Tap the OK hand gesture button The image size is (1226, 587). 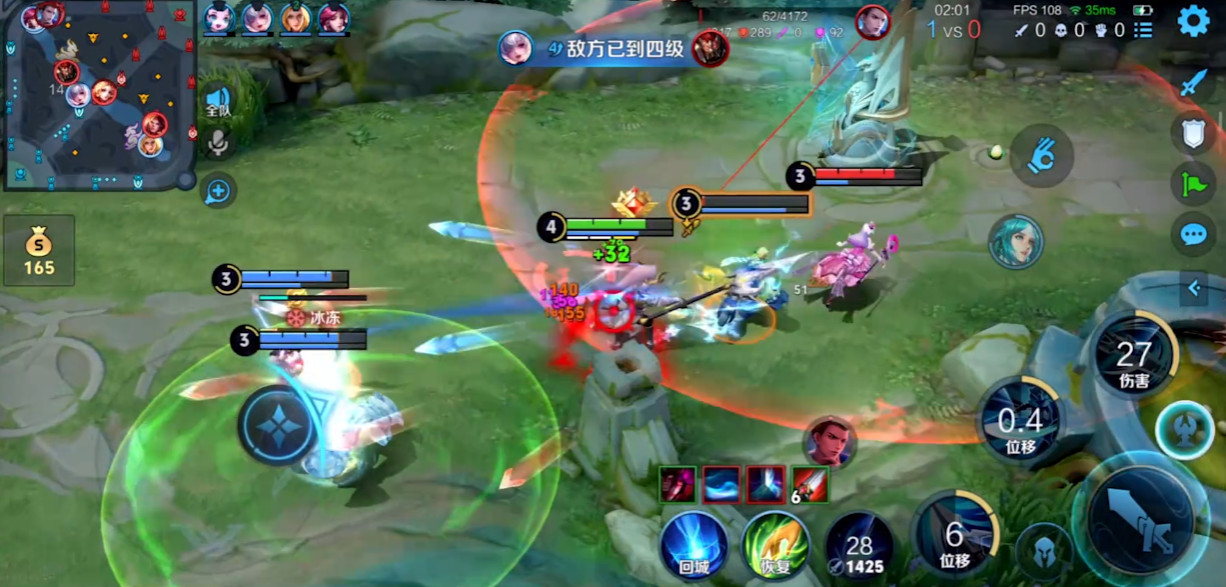click(x=1041, y=155)
